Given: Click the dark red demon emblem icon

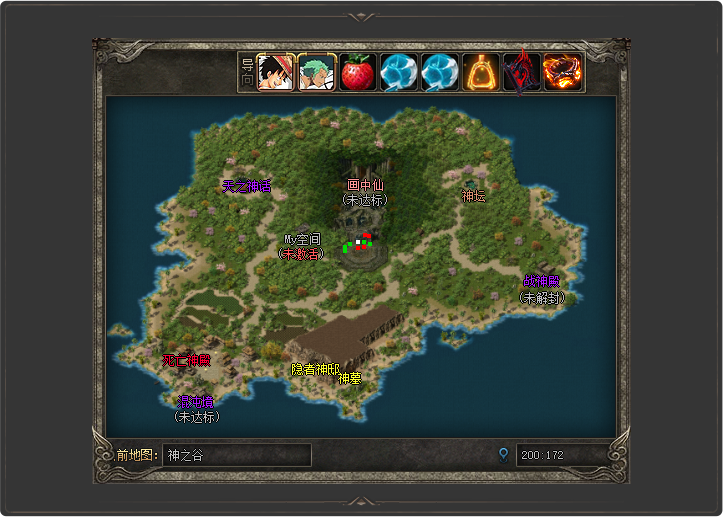Looking at the screenshot, I should pyautogui.click(x=522, y=72).
